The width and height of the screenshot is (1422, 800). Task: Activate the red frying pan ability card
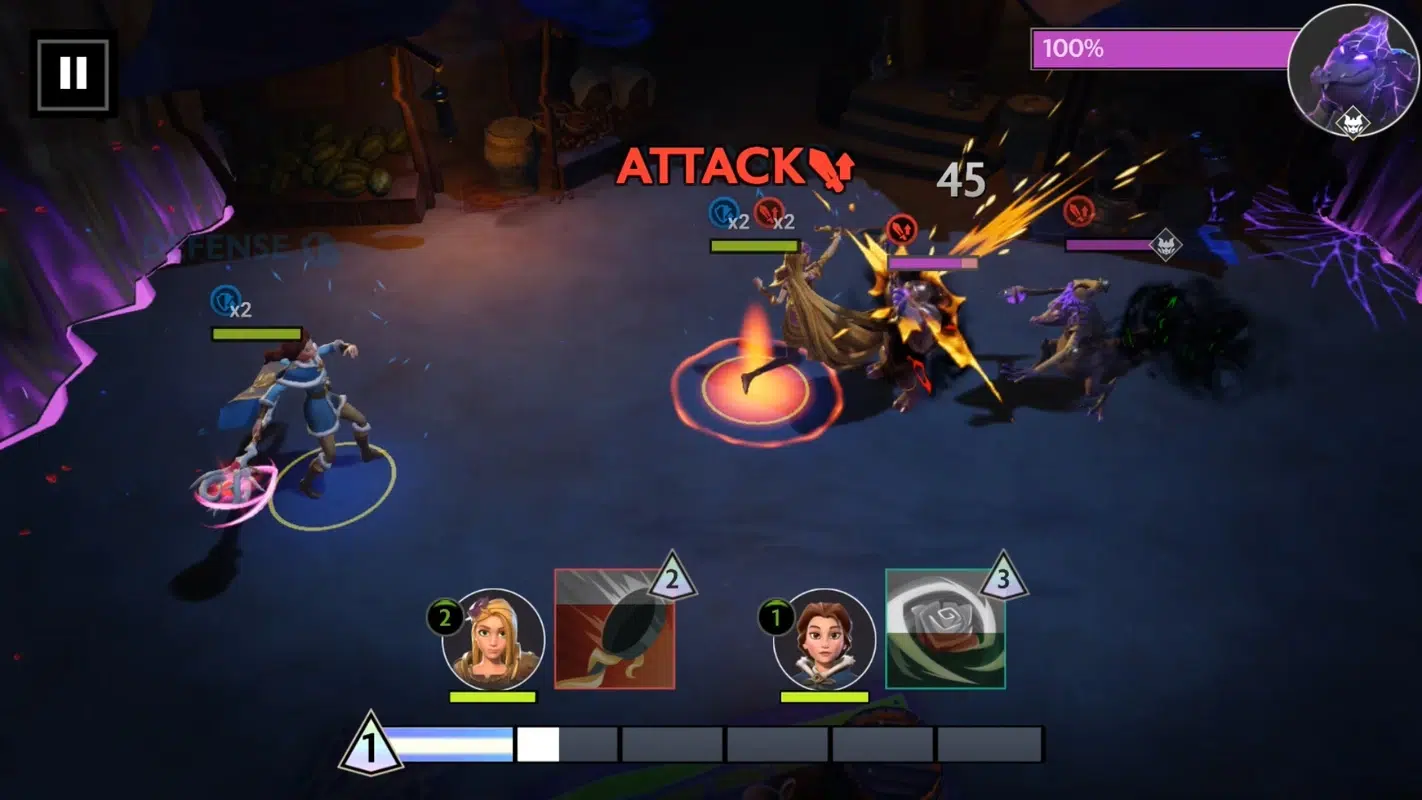pos(614,629)
